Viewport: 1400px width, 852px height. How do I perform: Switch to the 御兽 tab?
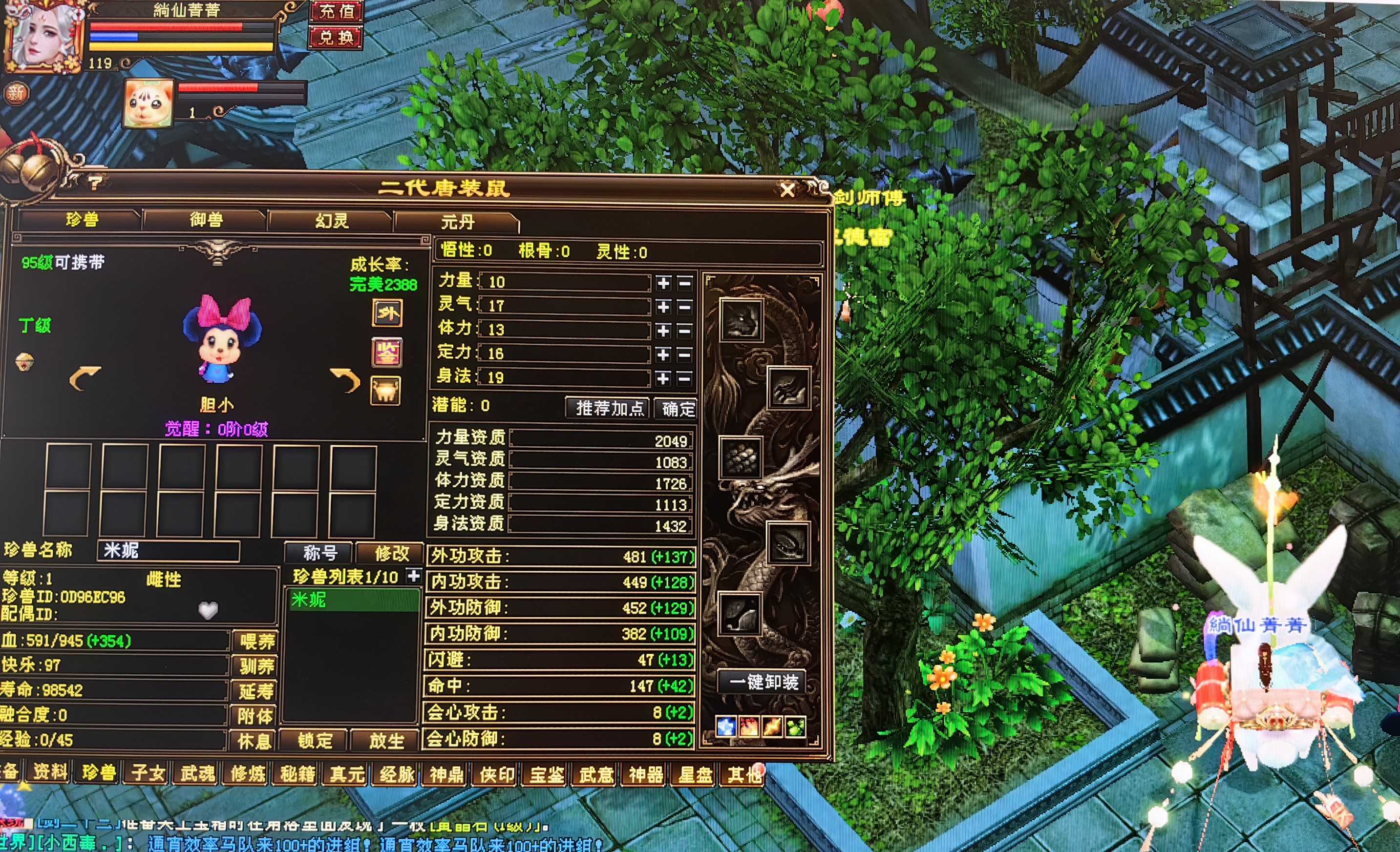206,220
